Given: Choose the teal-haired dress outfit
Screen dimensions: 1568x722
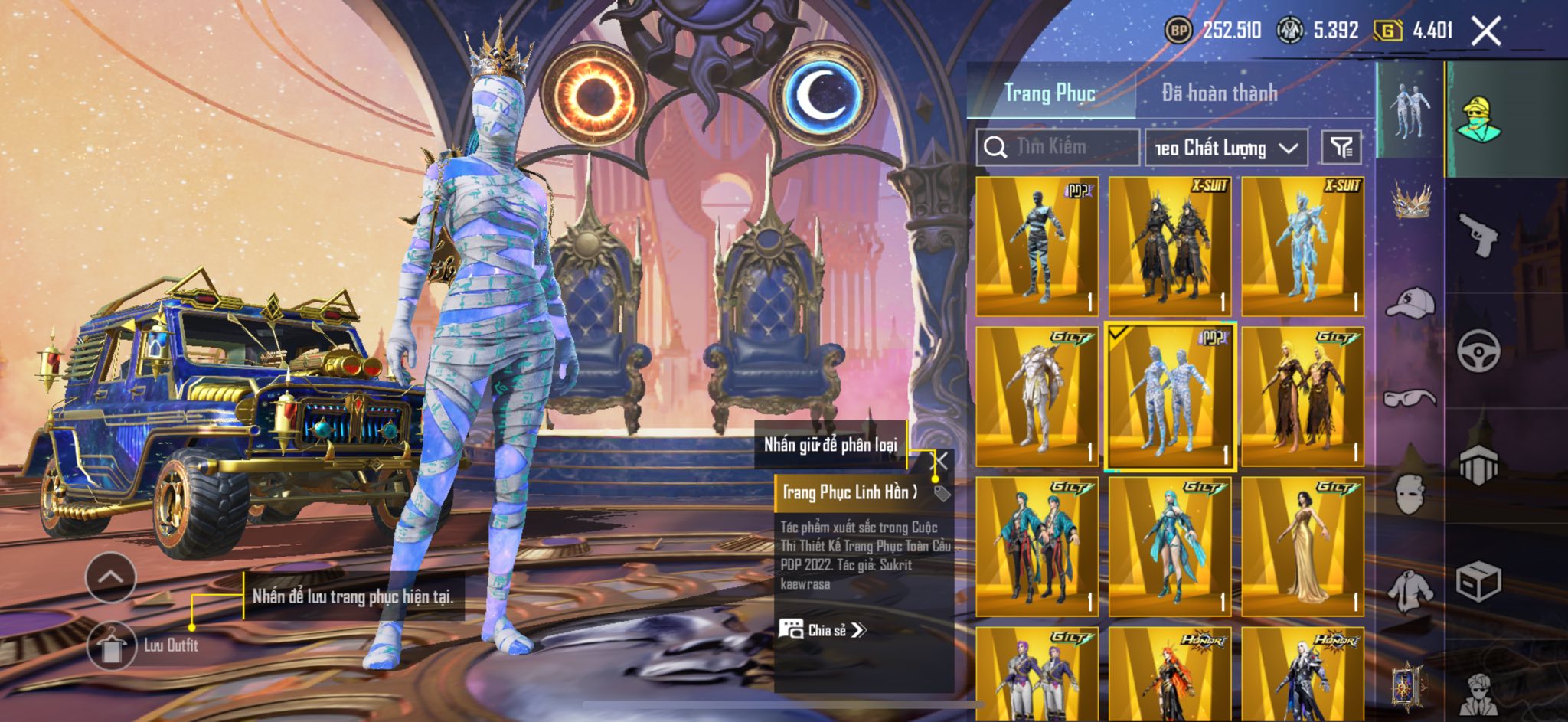Looking at the screenshot, I should point(1170,546).
